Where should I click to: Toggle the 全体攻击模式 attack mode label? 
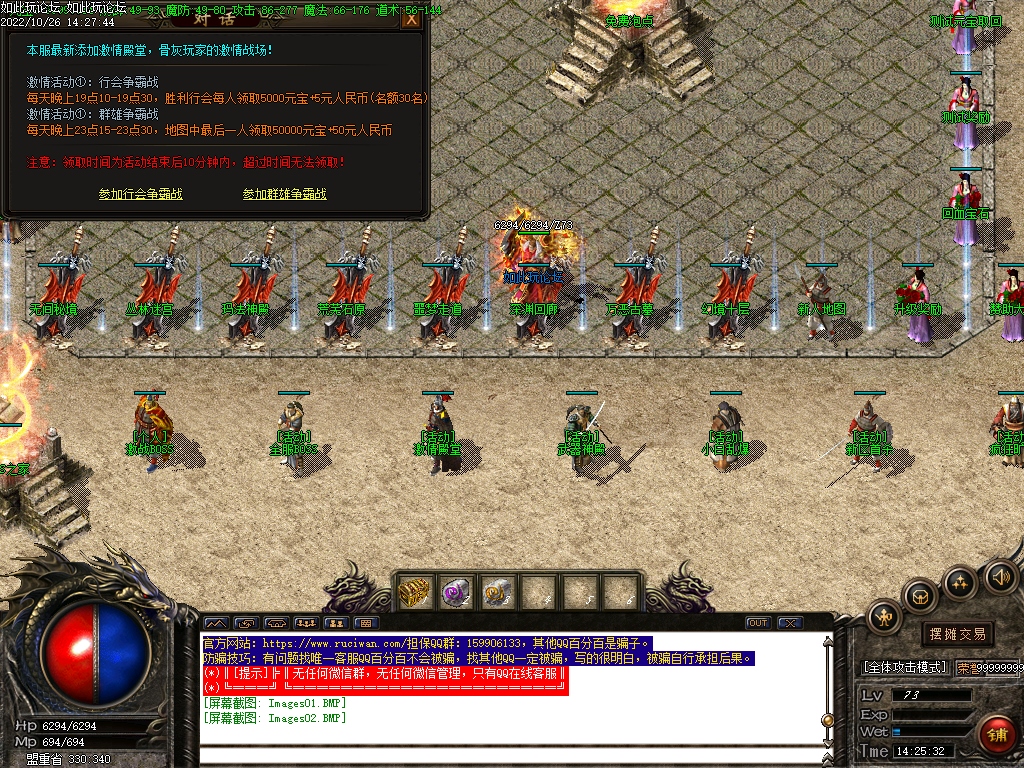coord(904,667)
